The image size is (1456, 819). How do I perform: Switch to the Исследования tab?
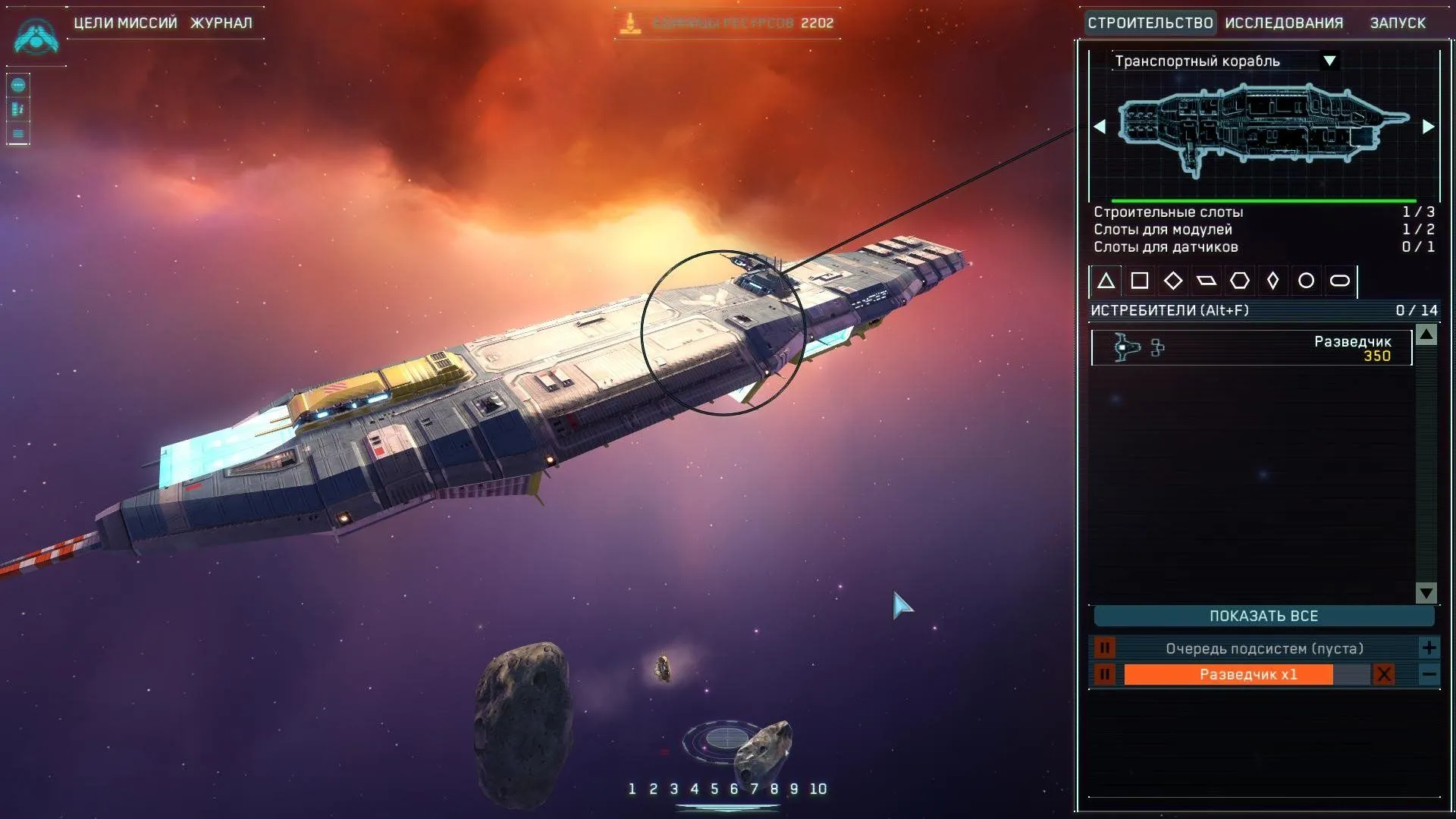click(1284, 23)
